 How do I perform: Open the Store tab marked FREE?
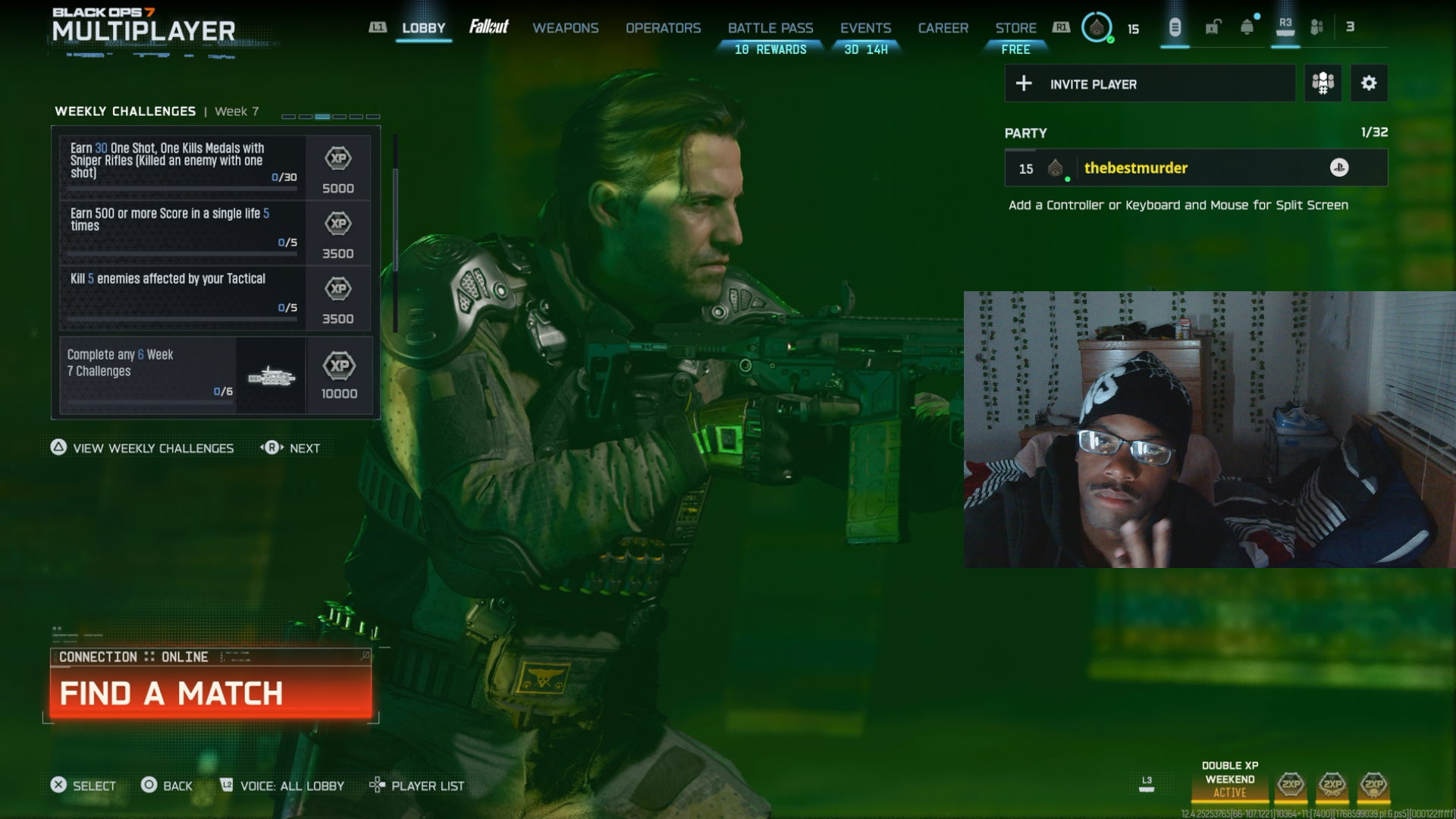[1016, 28]
